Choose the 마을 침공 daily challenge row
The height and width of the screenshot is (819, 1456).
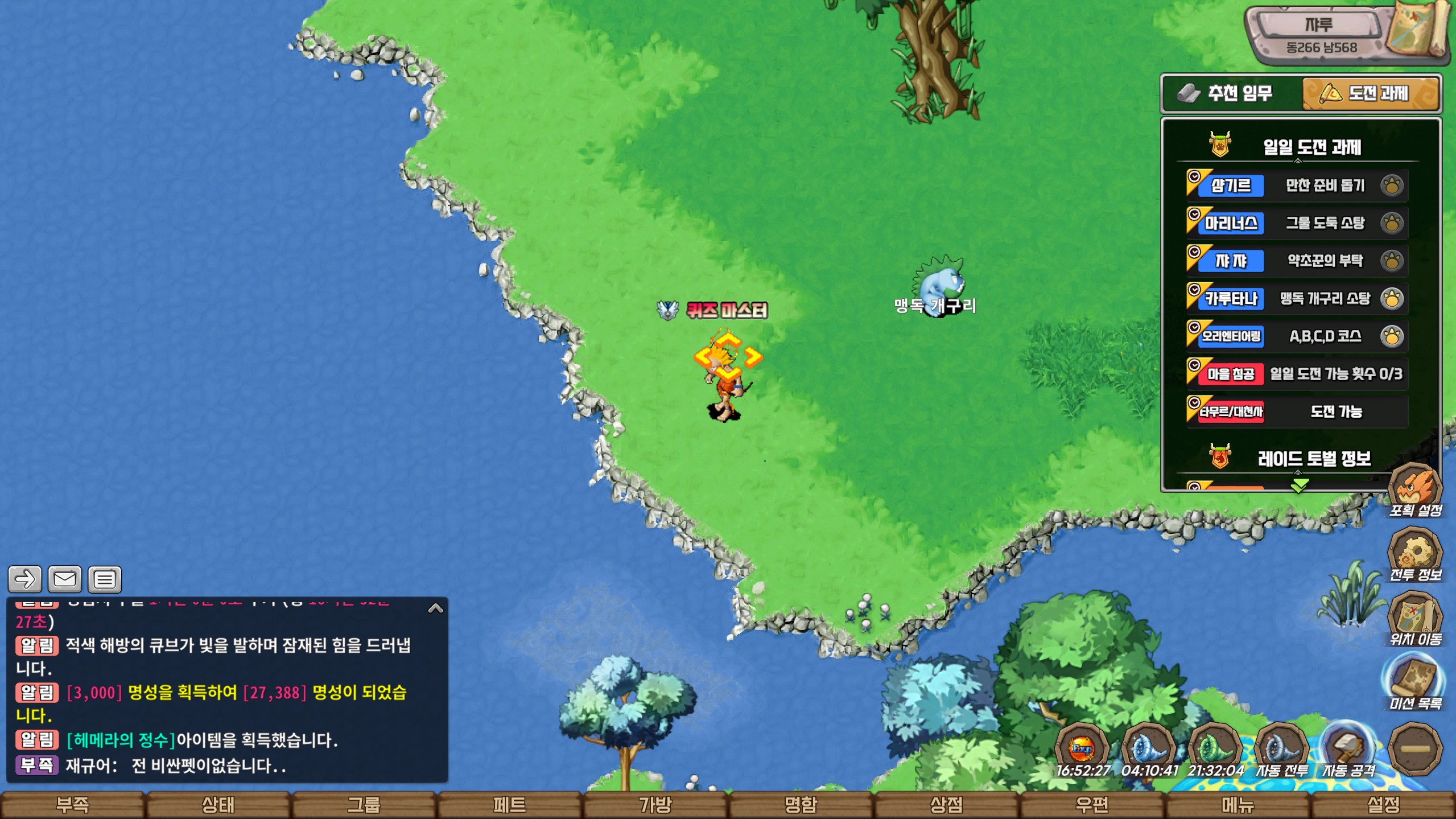[x=1297, y=374]
